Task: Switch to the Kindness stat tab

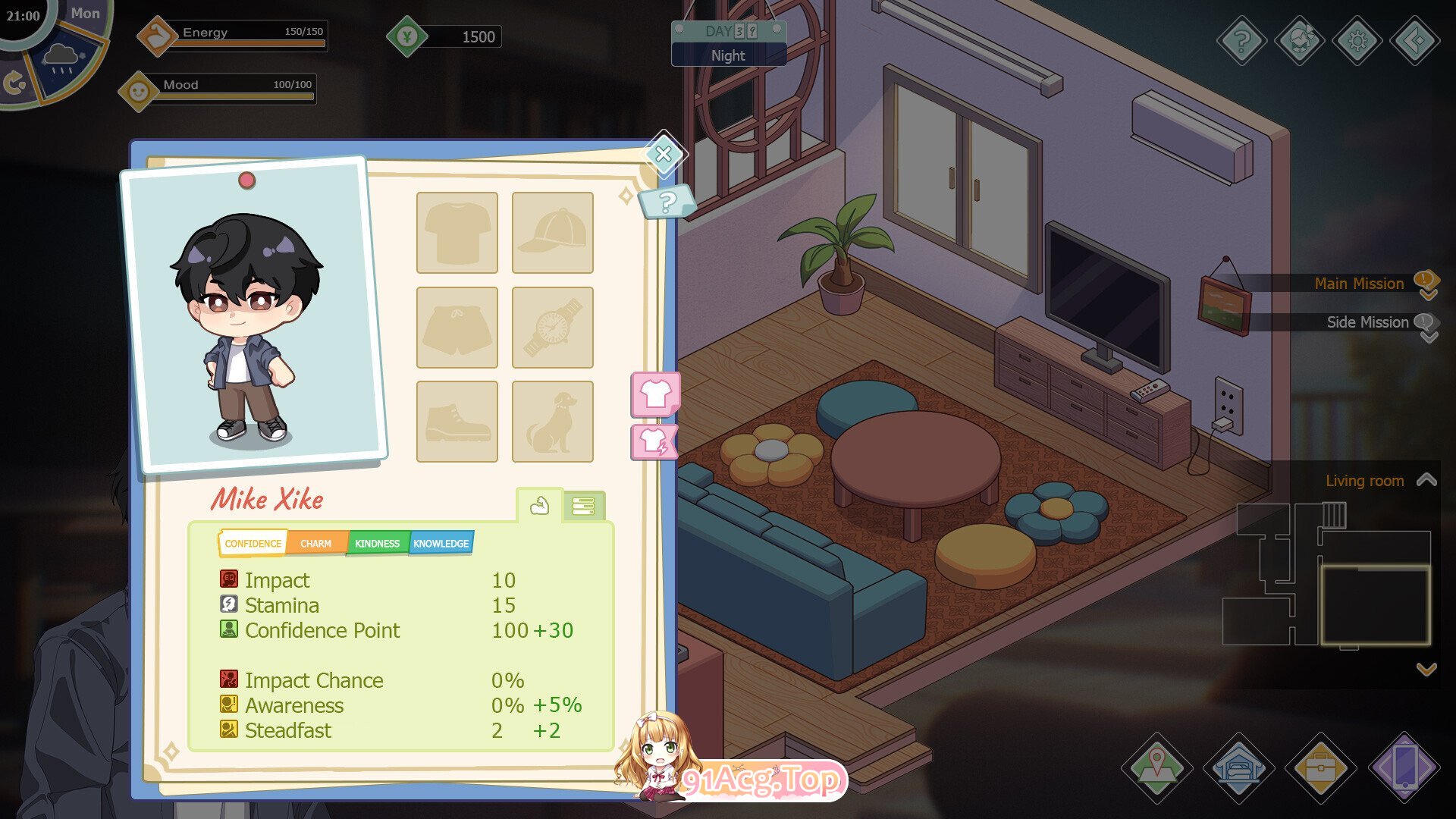Action: [377, 544]
